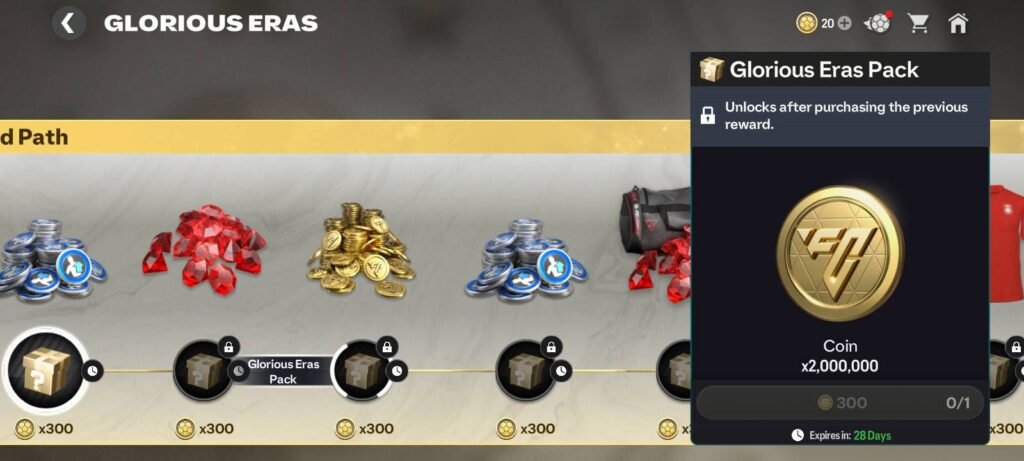
Task: Go back using the arrow button
Action: point(68,23)
